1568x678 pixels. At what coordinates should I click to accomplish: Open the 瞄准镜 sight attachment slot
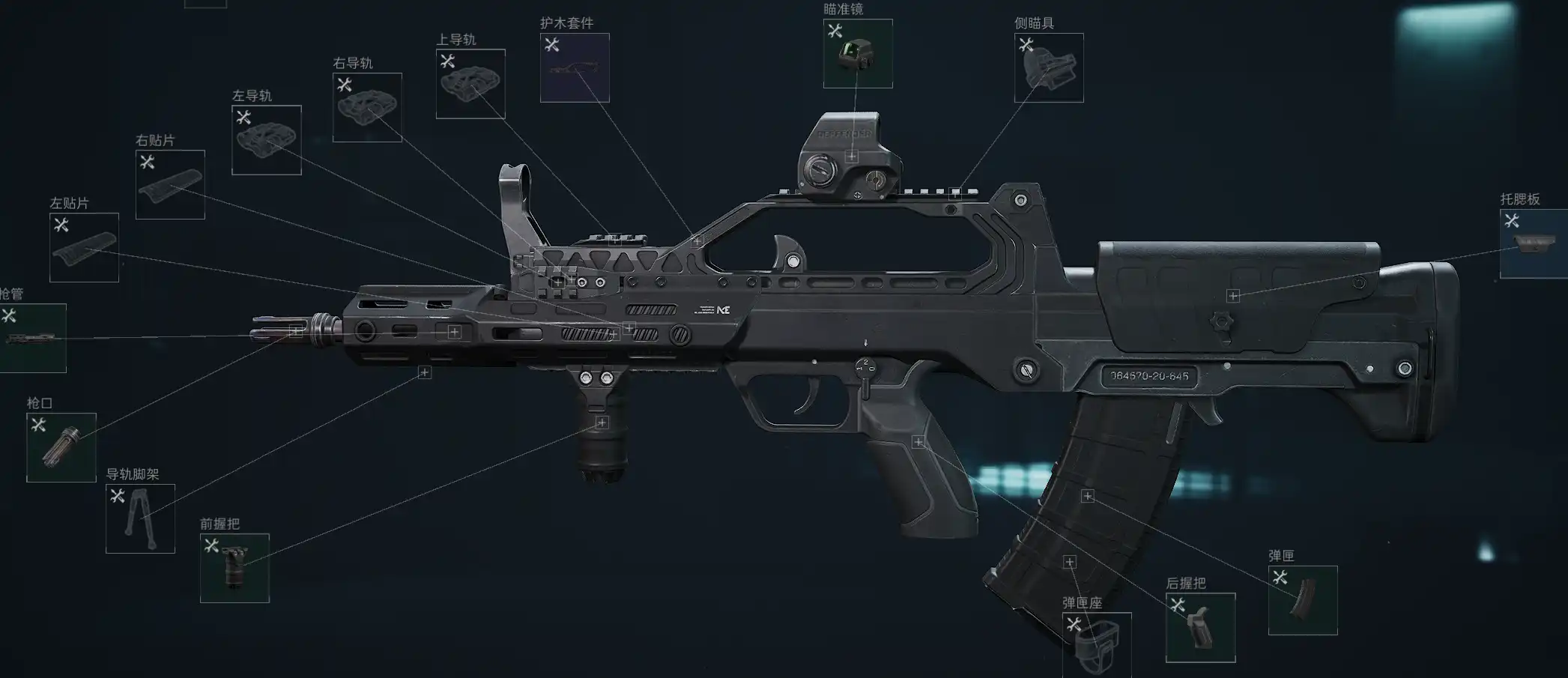(x=858, y=54)
